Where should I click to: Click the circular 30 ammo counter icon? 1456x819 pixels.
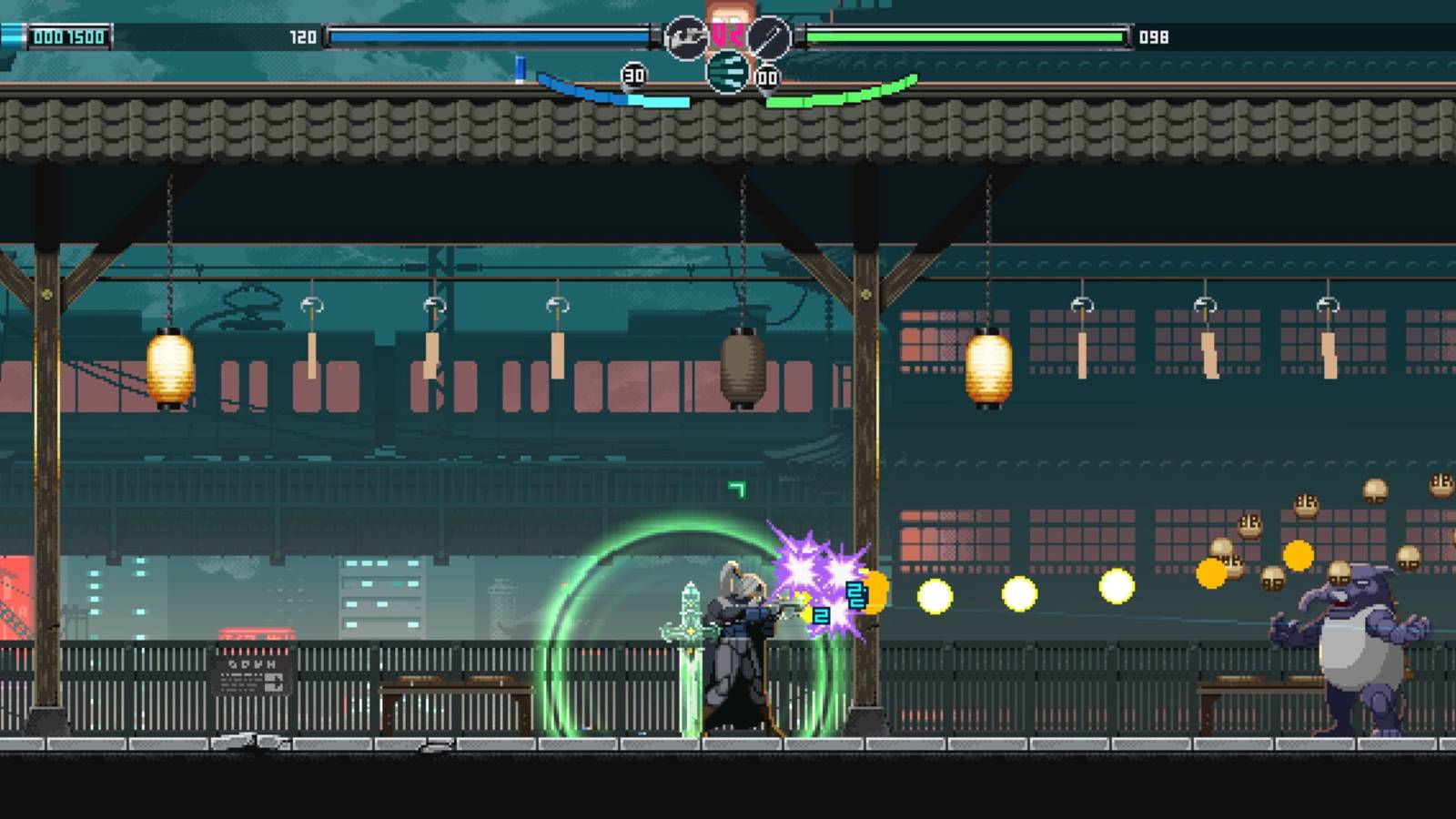(x=634, y=75)
